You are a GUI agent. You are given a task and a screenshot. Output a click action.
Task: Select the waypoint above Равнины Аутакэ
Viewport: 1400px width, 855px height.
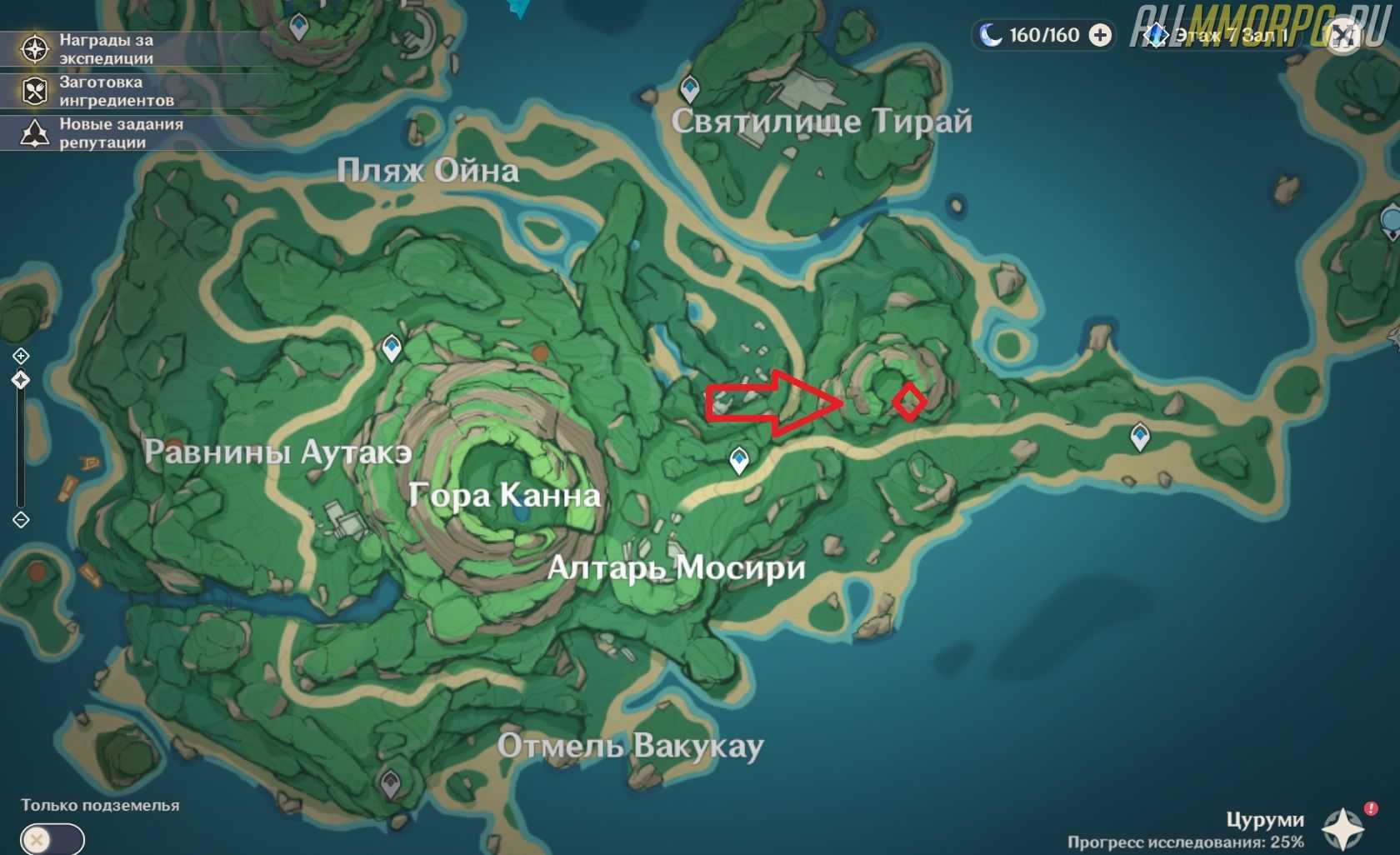pos(392,347)
